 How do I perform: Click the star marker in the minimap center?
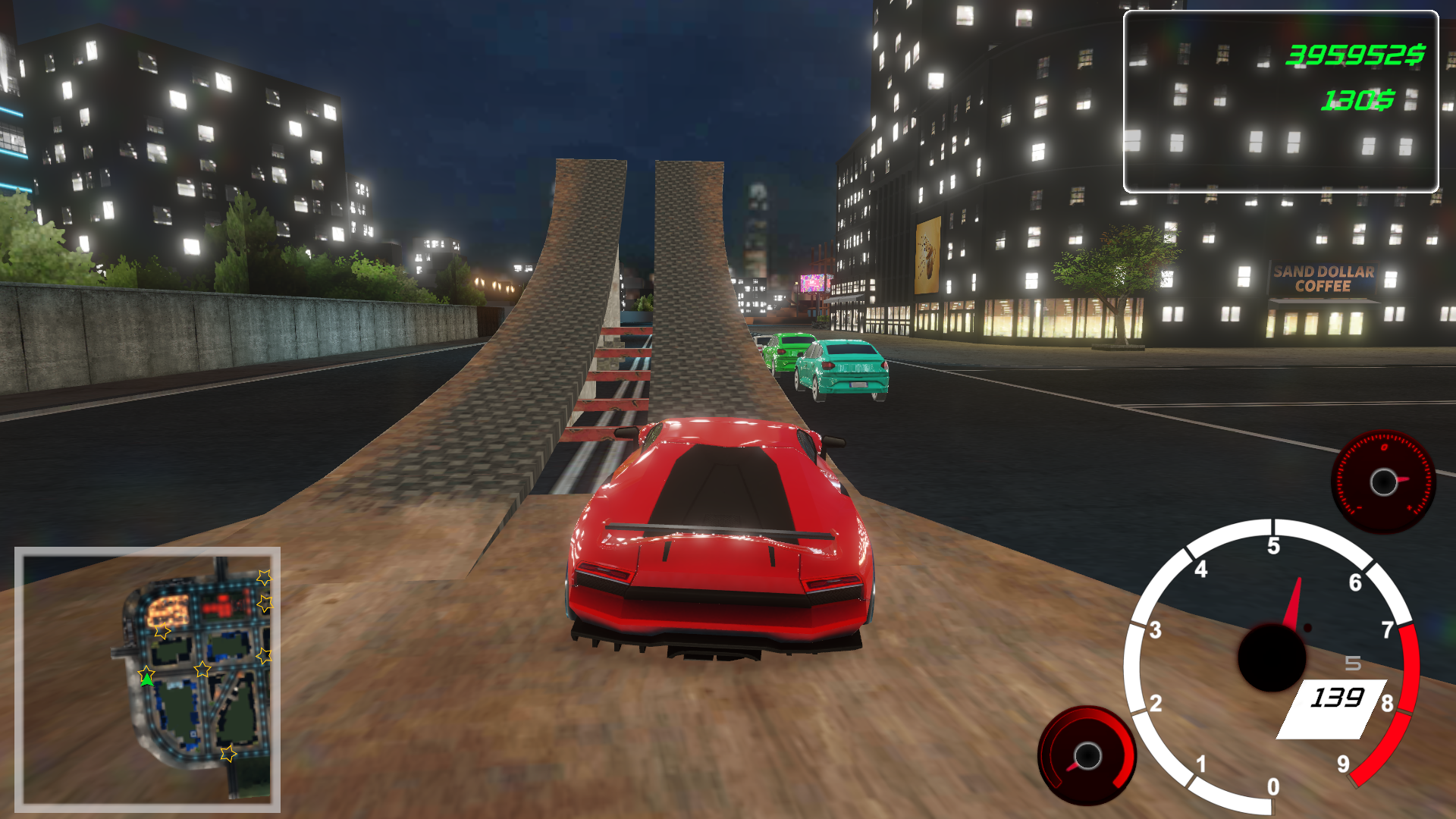[x=202, y=669]
